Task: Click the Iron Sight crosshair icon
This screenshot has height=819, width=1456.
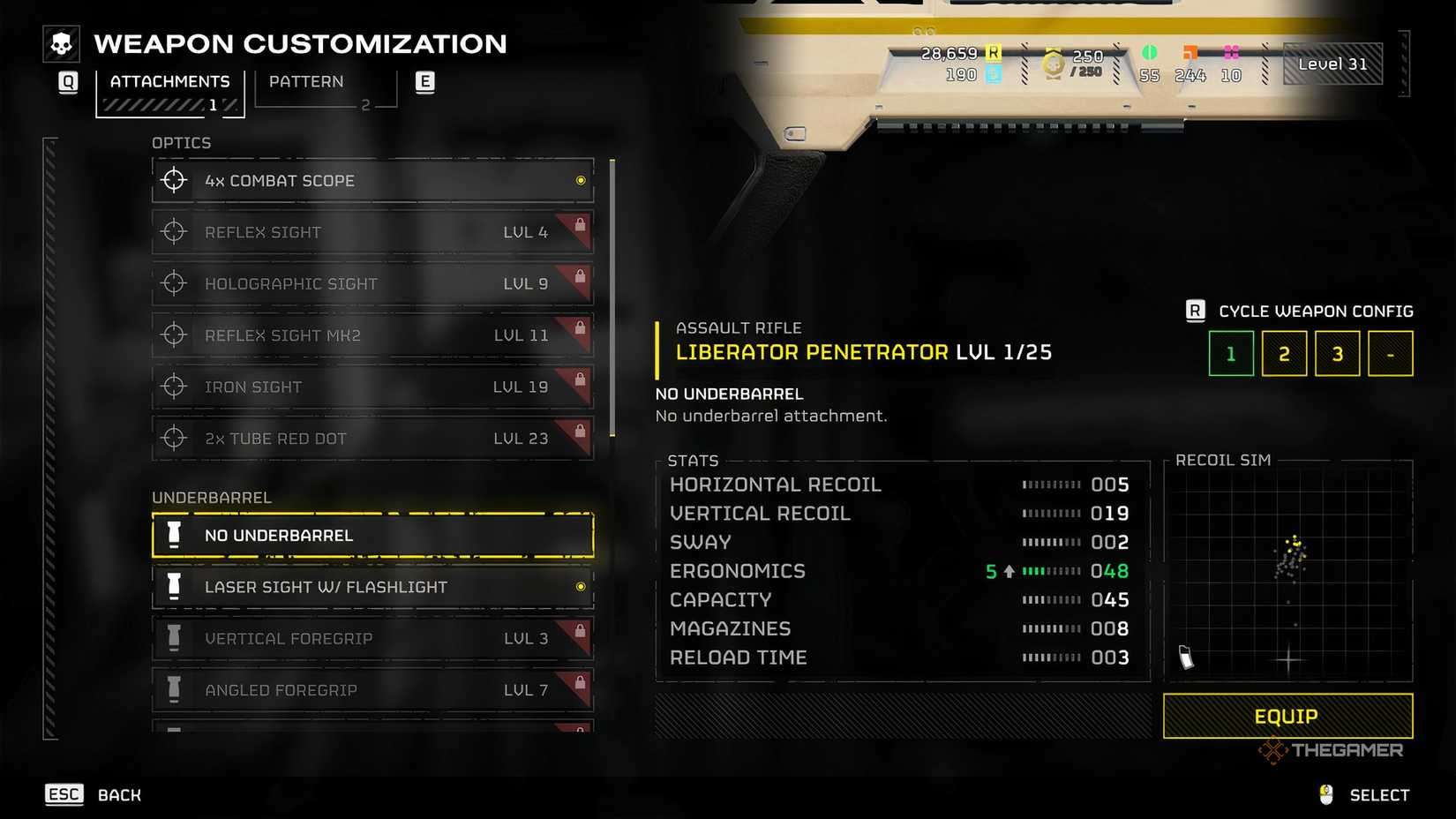Action: pyautogui.click(x=173, y=386)
